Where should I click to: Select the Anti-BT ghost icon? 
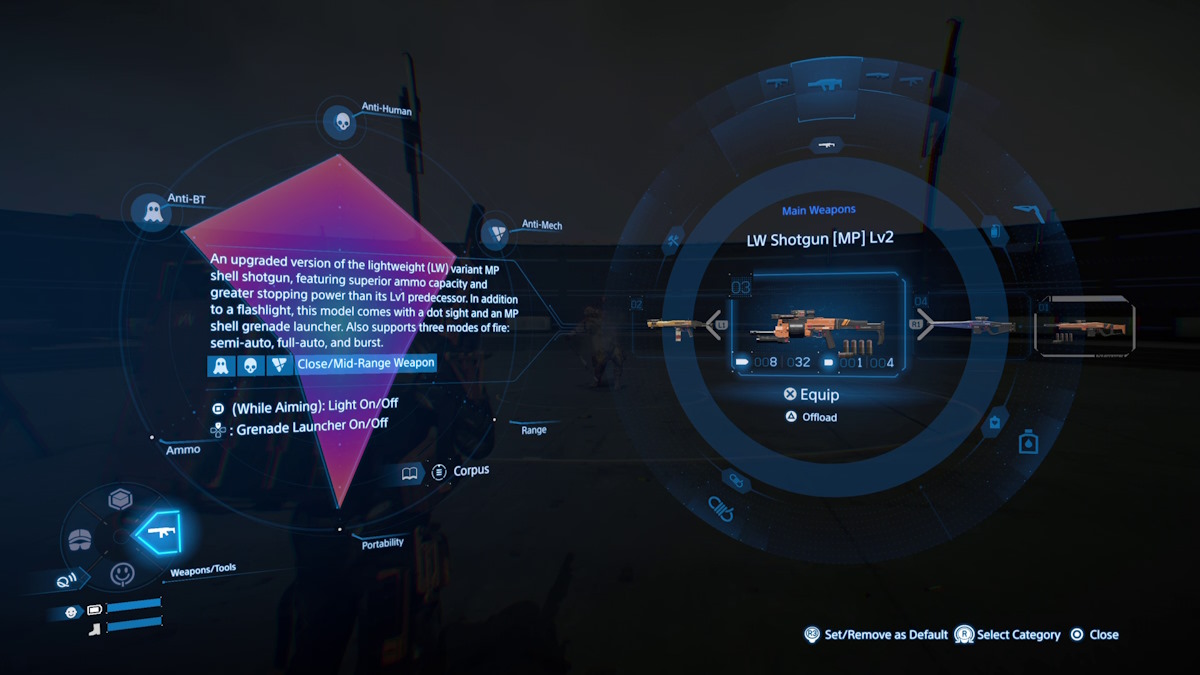(x=153, y=212)
